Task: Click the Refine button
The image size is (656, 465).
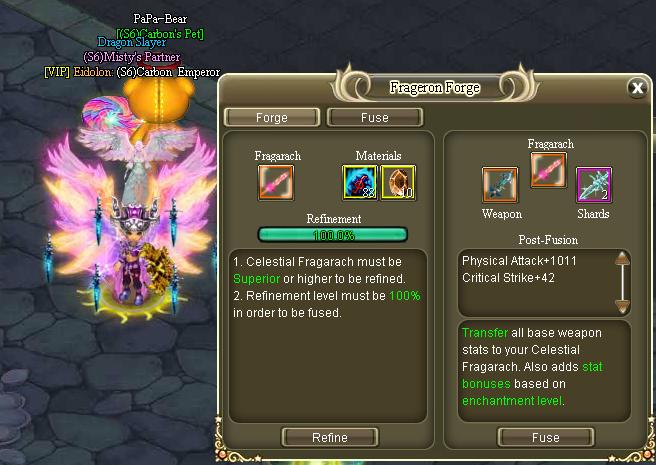Action: point(330,437)
